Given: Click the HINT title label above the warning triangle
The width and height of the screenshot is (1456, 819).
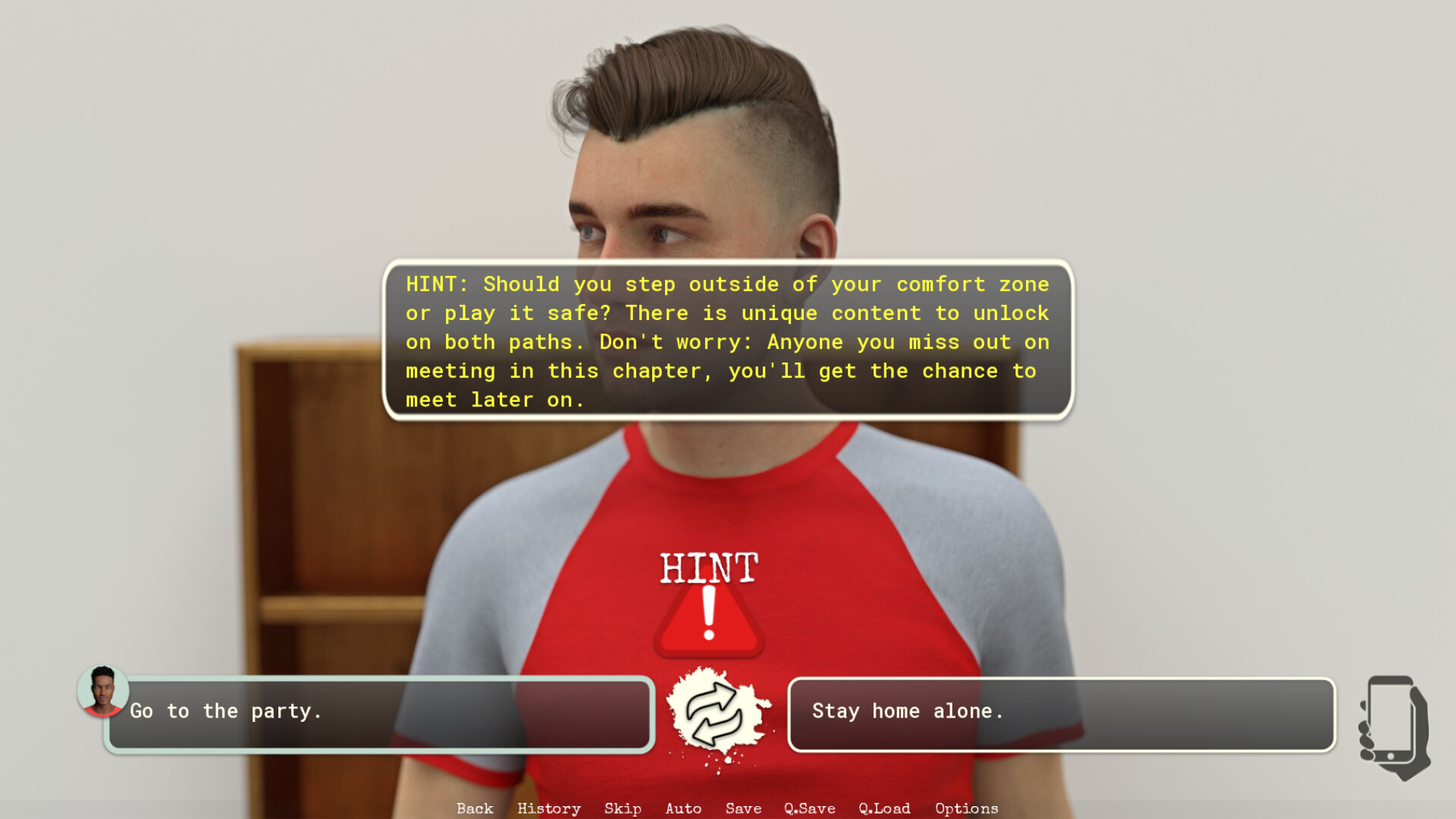Looking at the screenshot, I should click(709, 569).
